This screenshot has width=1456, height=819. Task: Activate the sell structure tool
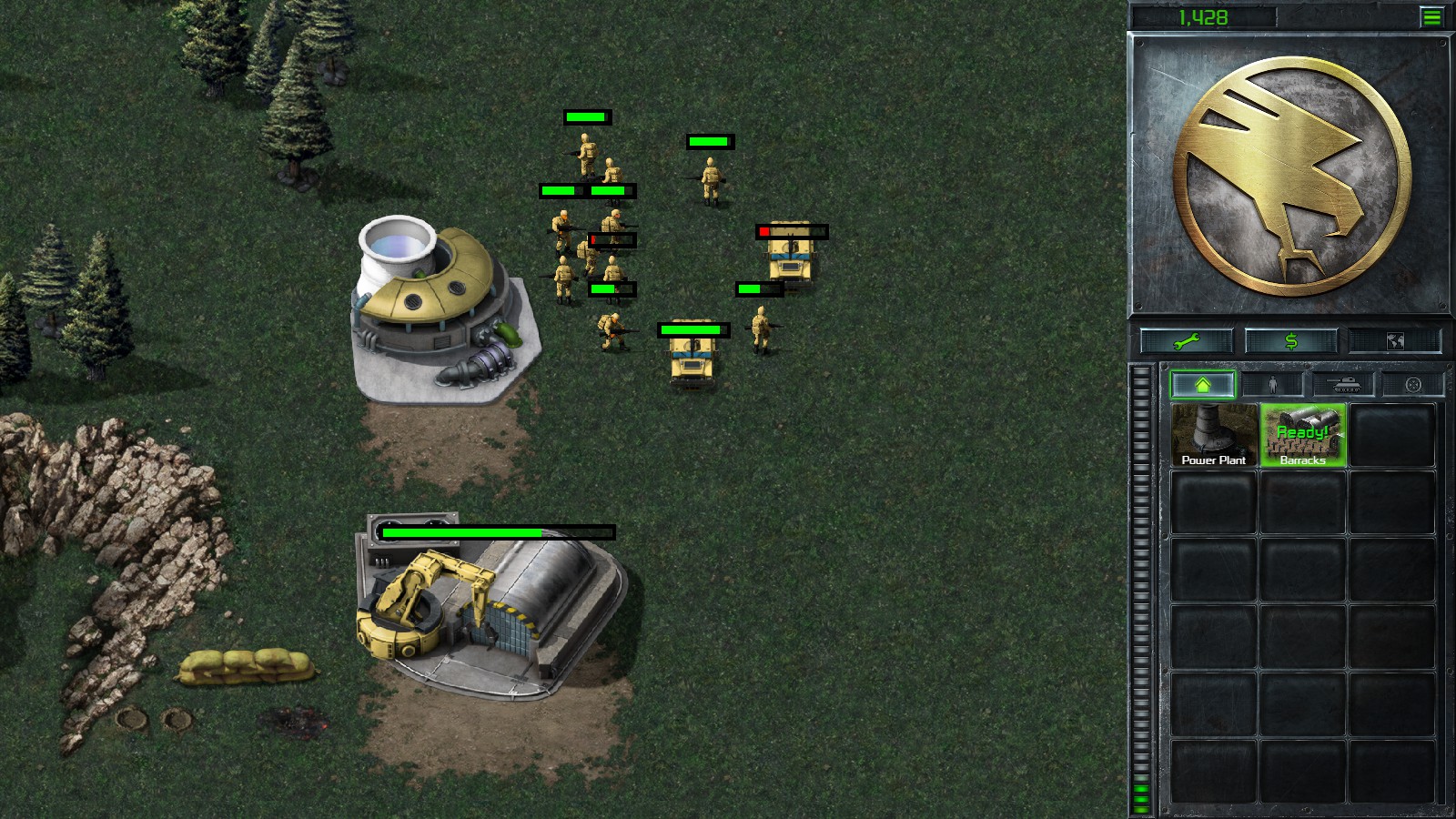pyautogui.click(x=1290, y=340)
